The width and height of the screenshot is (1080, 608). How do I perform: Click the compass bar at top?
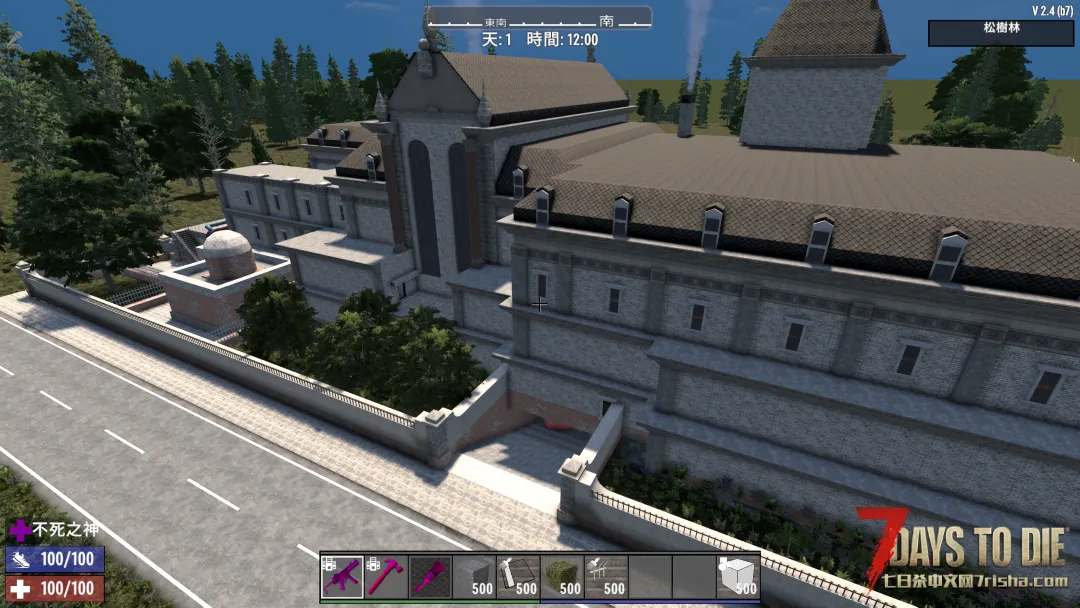(x=539, y=19)
